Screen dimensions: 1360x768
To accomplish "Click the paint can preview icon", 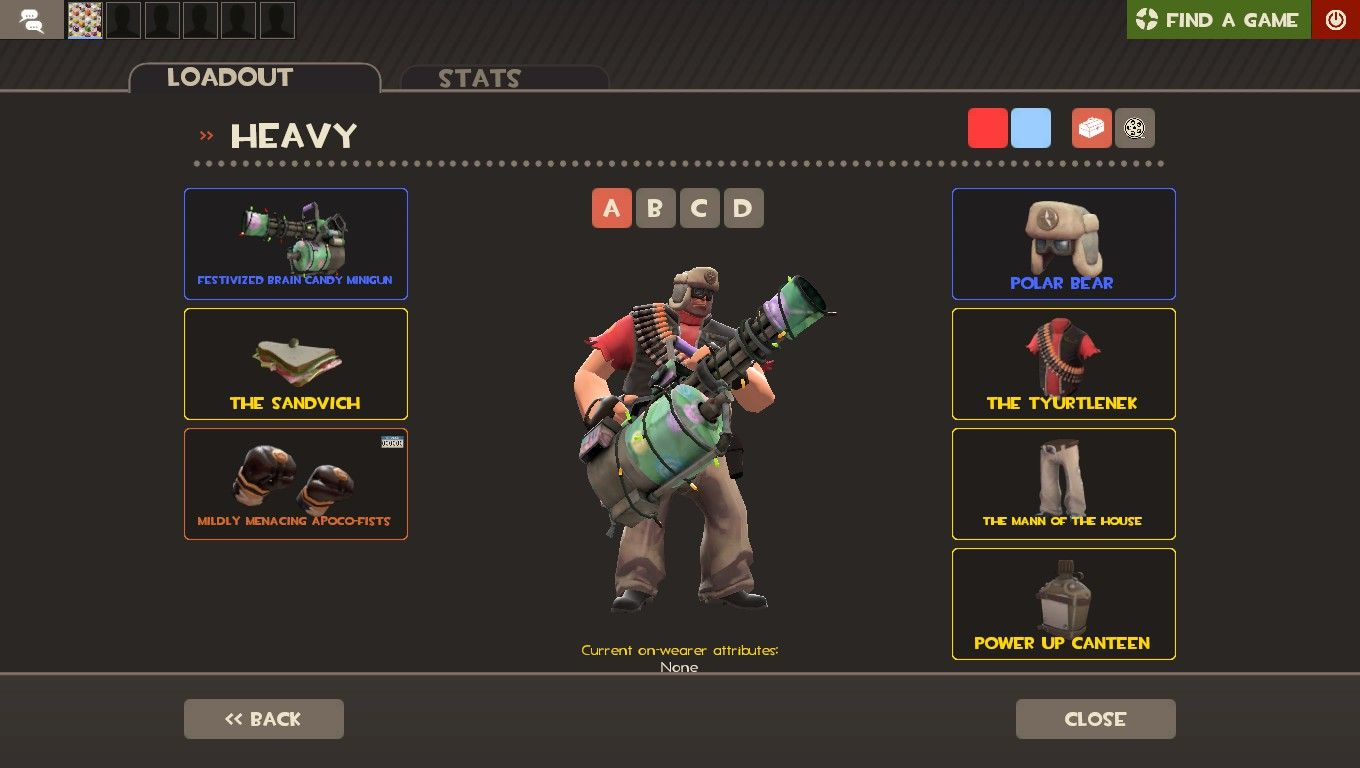I will point(1091,128).
